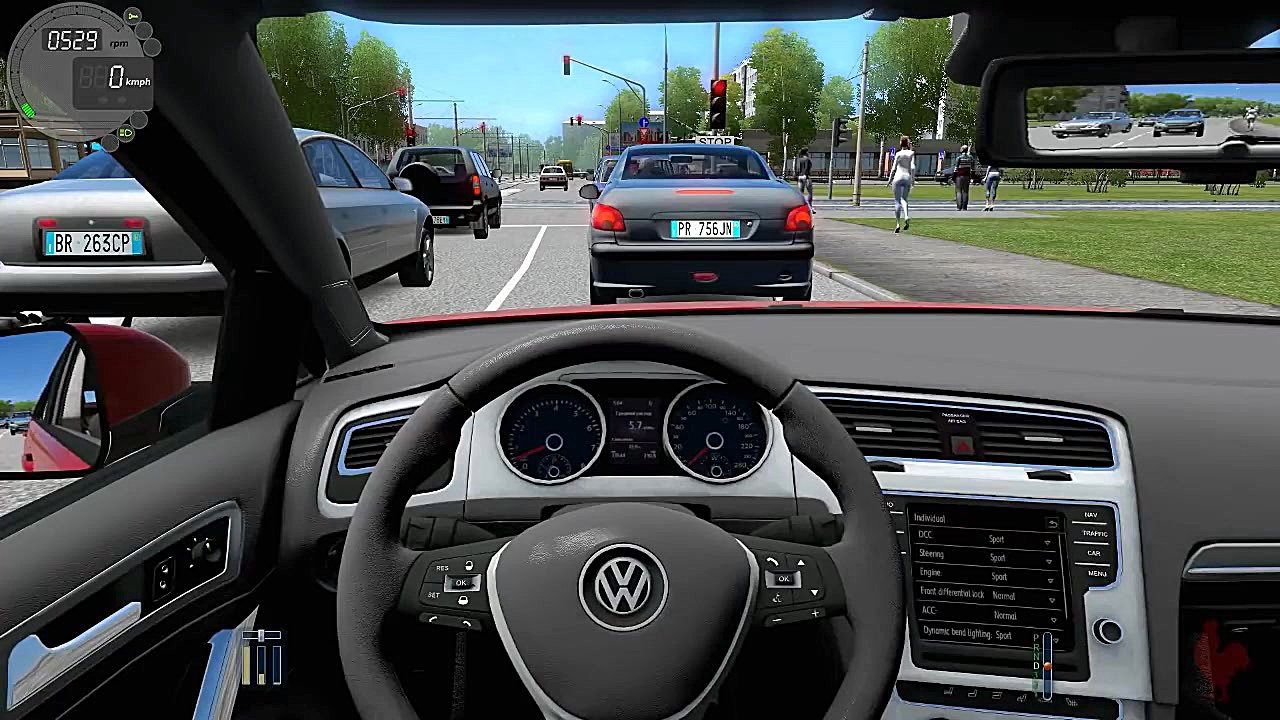Switch to the NAV screen
This screenshot has height=720, width=1280.
tap(1091, 514)
